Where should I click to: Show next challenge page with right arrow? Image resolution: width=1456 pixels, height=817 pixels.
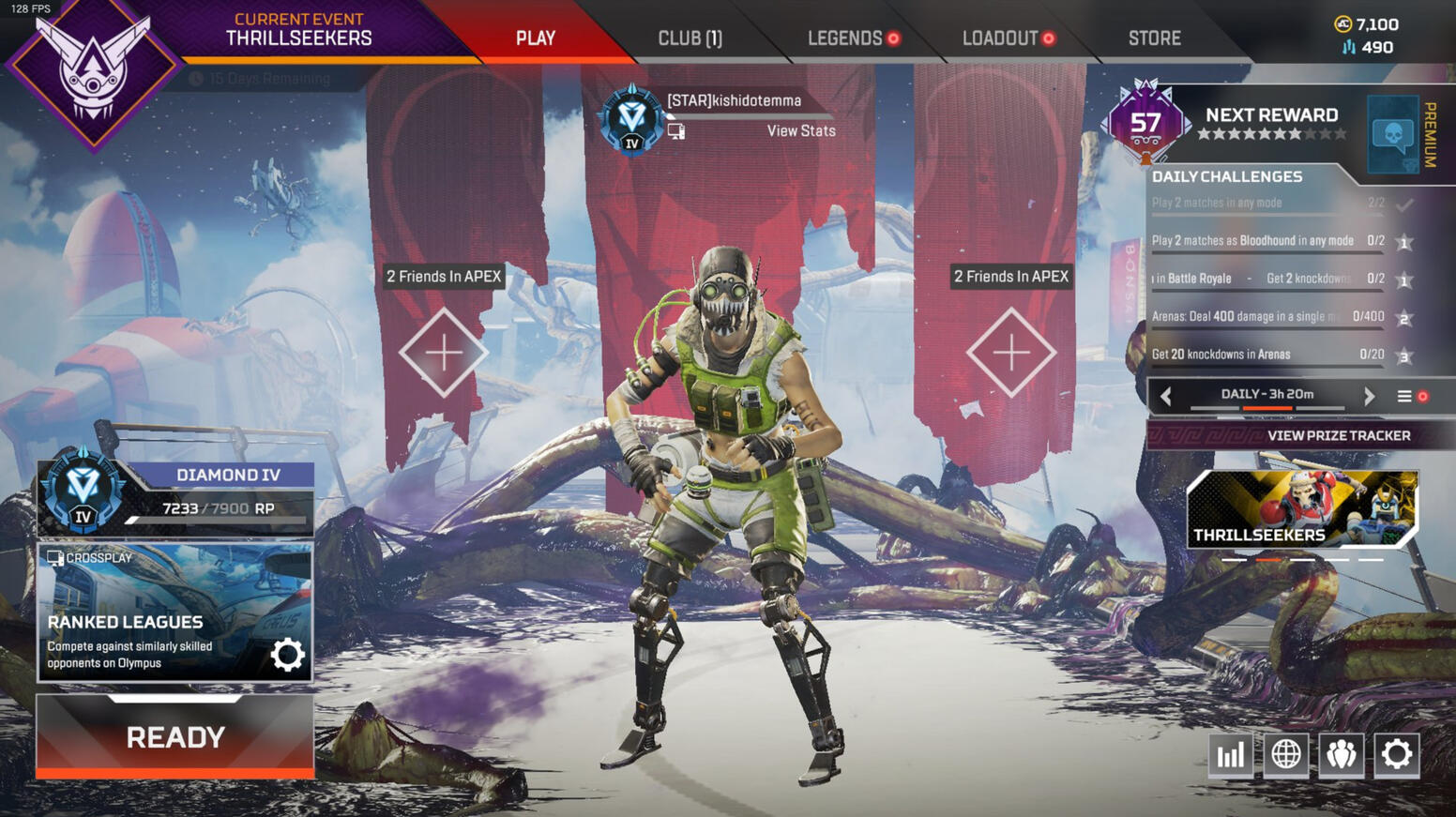click(x=1369, y=396)
